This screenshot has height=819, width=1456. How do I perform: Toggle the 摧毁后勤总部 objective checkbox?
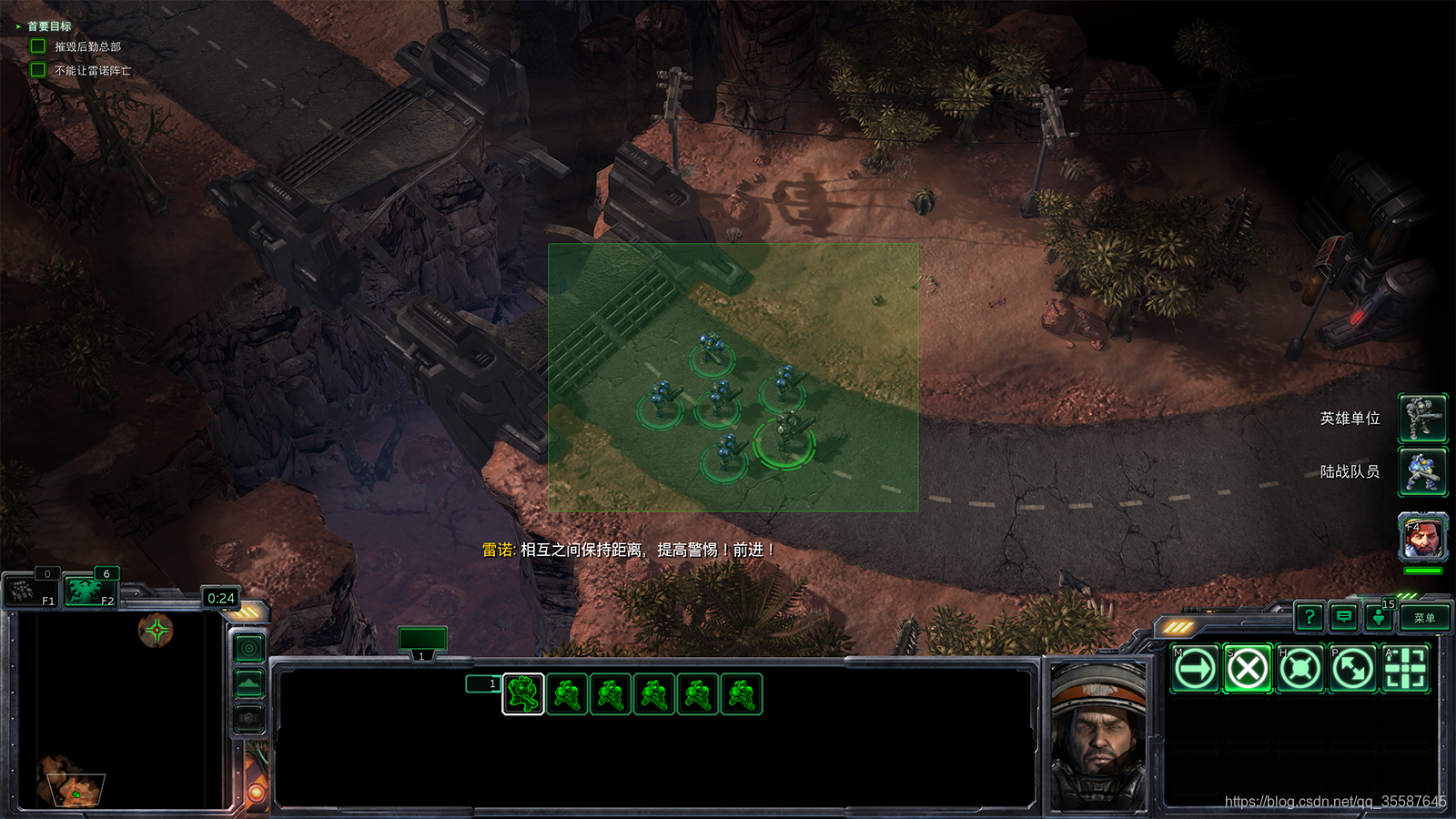[38, 46]
